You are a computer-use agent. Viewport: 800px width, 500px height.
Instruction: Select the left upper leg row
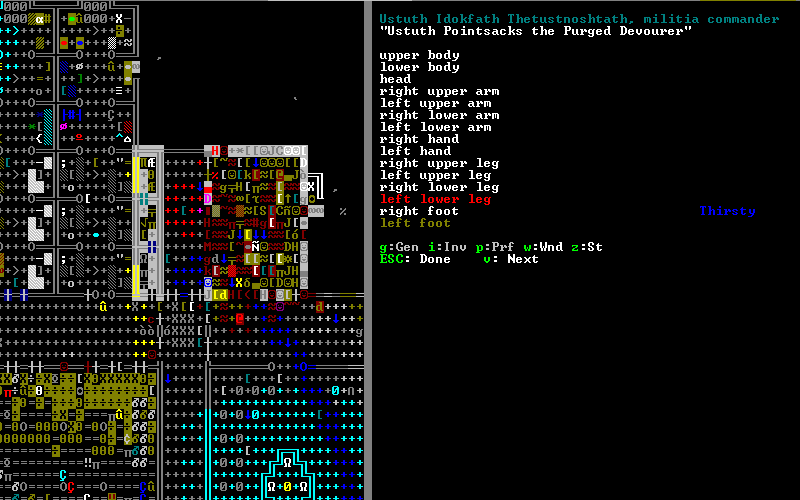pyautogui.click(x=435, y=175)
